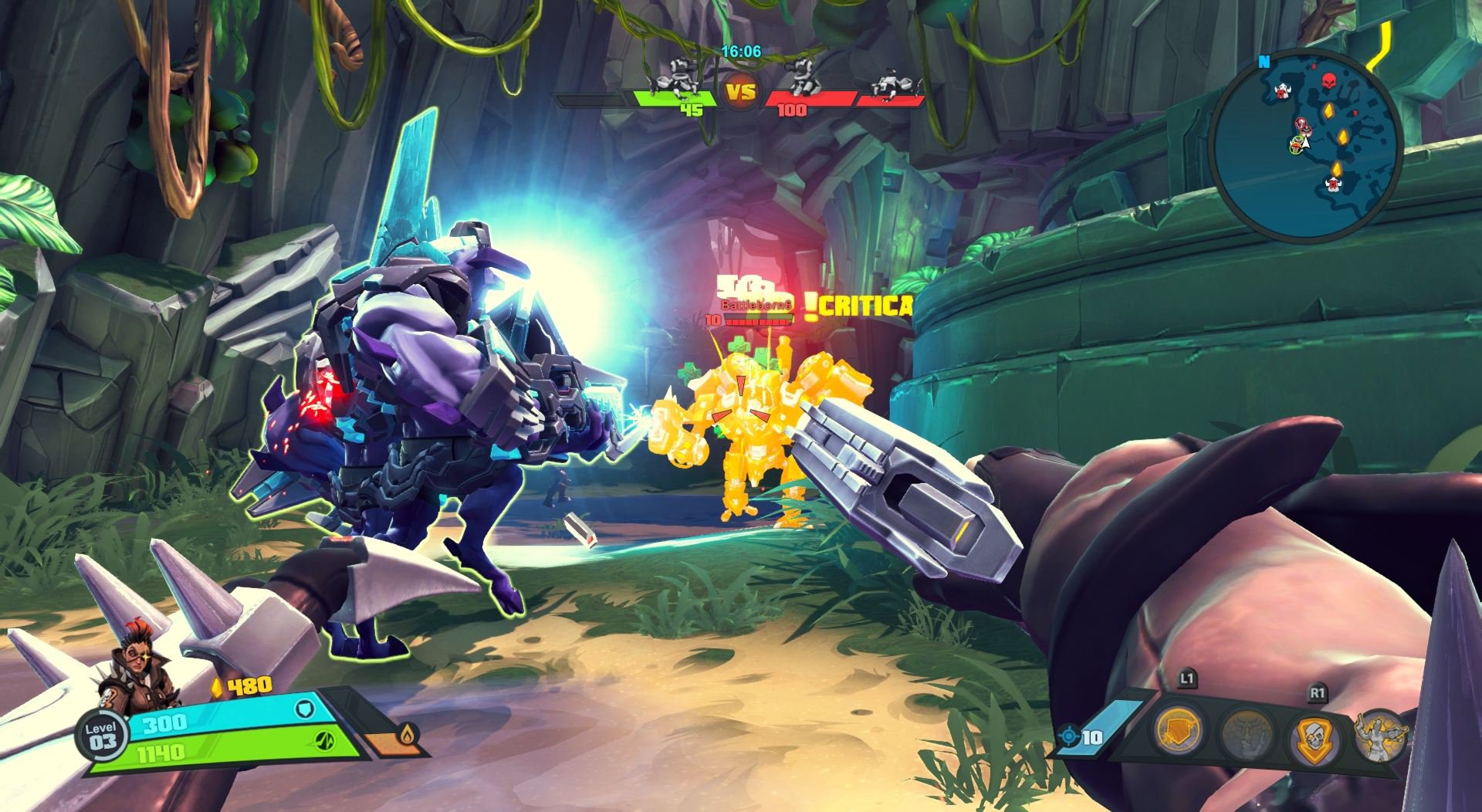Select the red skull marker on minimap
Screen dimensions: 1482x812
point(1328,81)
